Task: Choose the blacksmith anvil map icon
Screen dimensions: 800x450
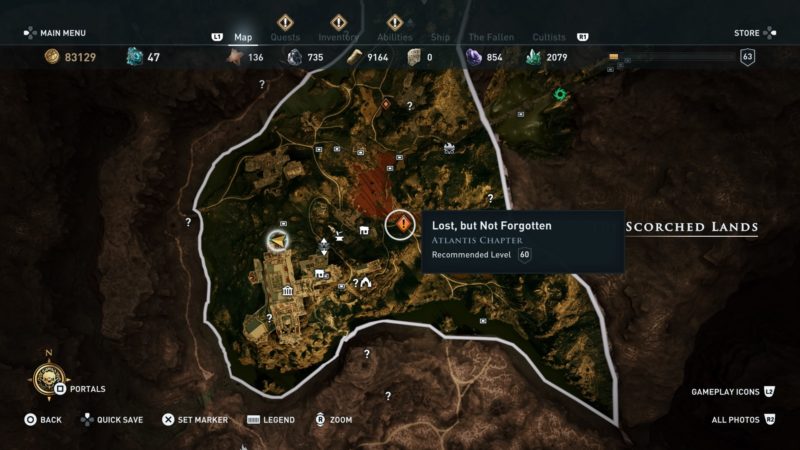Action: tap(340, 236)
